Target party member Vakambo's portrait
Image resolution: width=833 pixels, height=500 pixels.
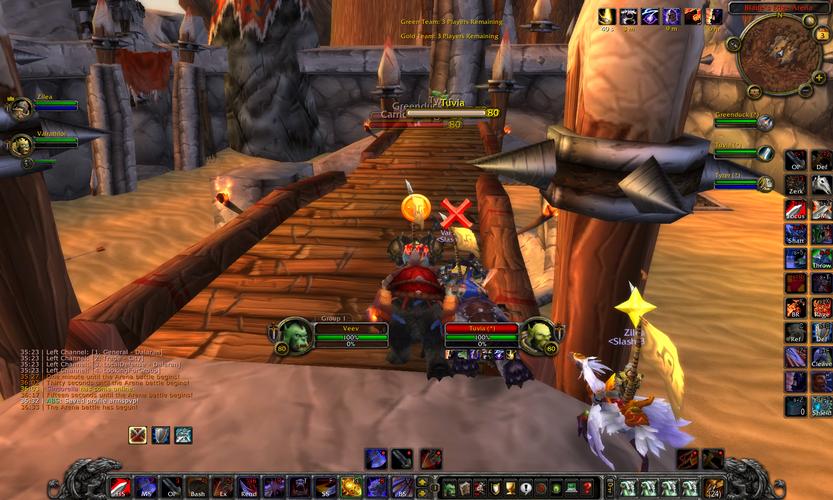tap(21, 145)
